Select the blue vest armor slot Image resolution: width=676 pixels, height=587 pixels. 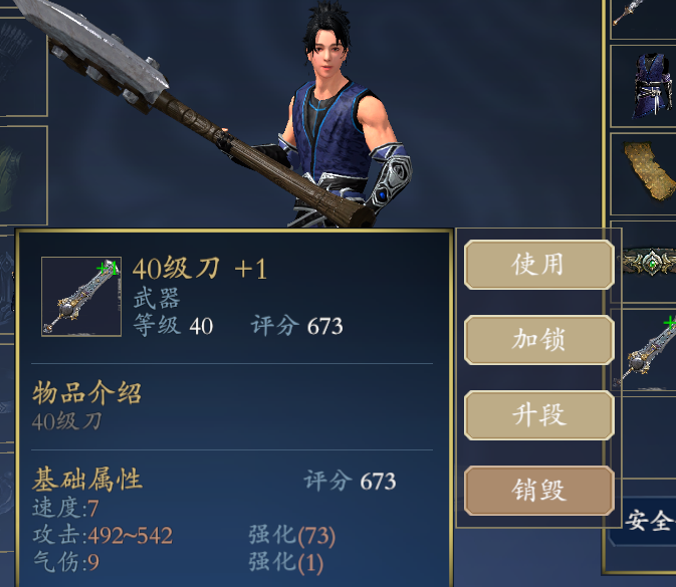click(643, 85)
